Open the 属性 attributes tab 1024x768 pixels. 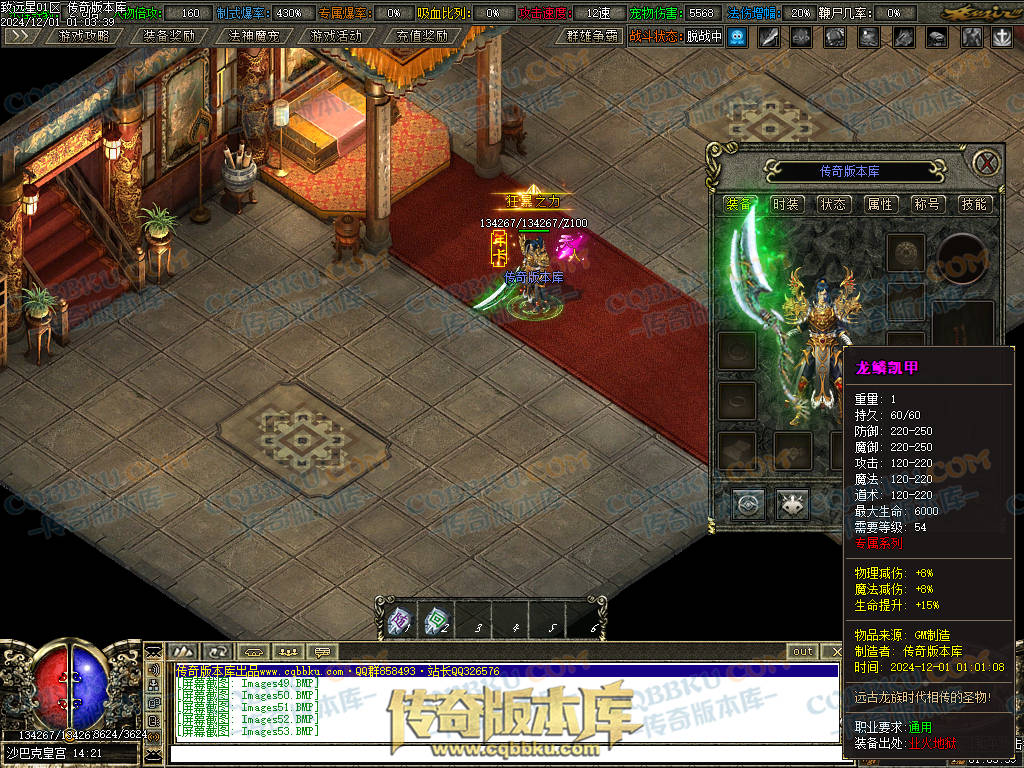[880, 204]
